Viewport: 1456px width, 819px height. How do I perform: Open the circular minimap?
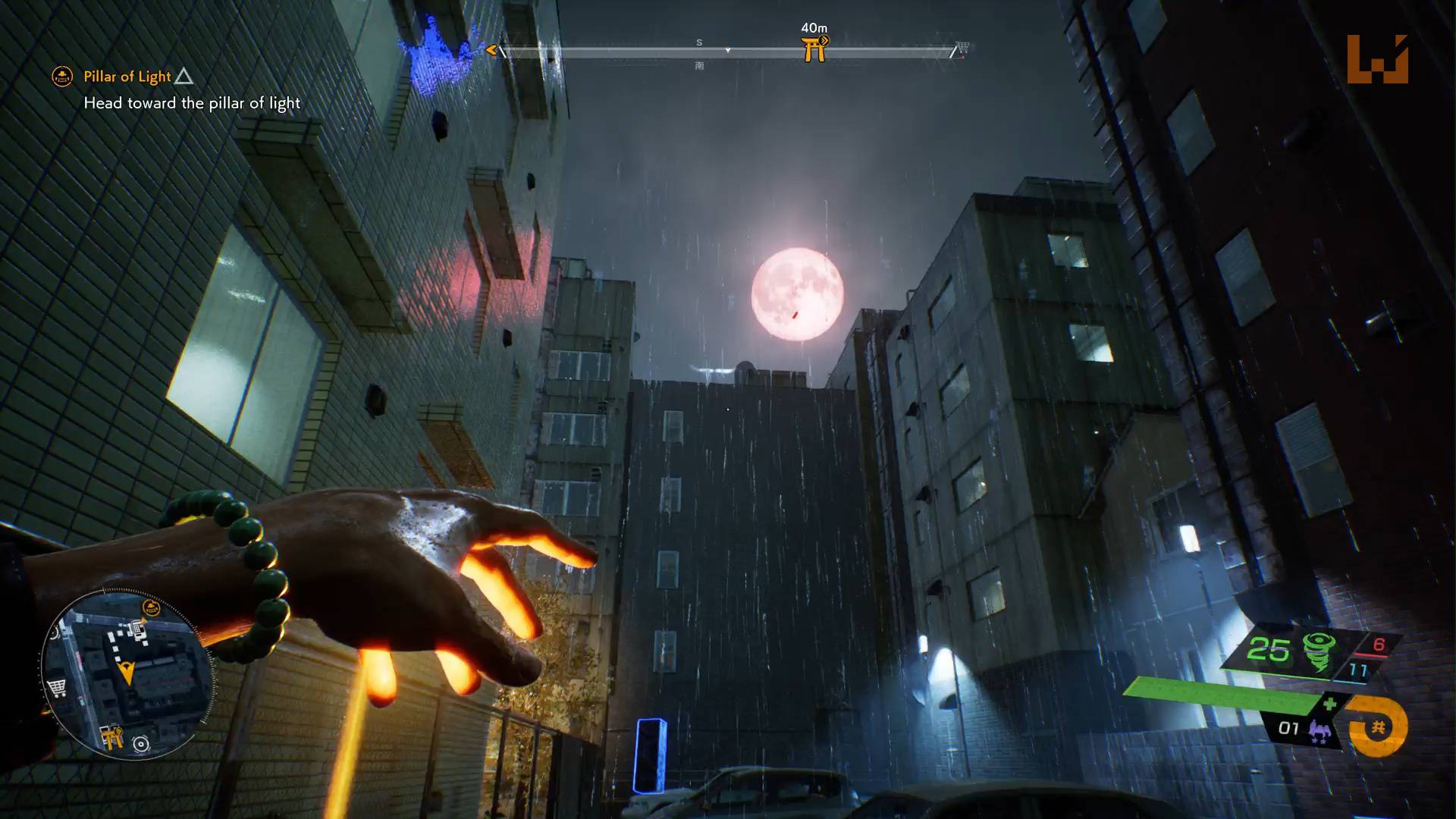(127, 675)
